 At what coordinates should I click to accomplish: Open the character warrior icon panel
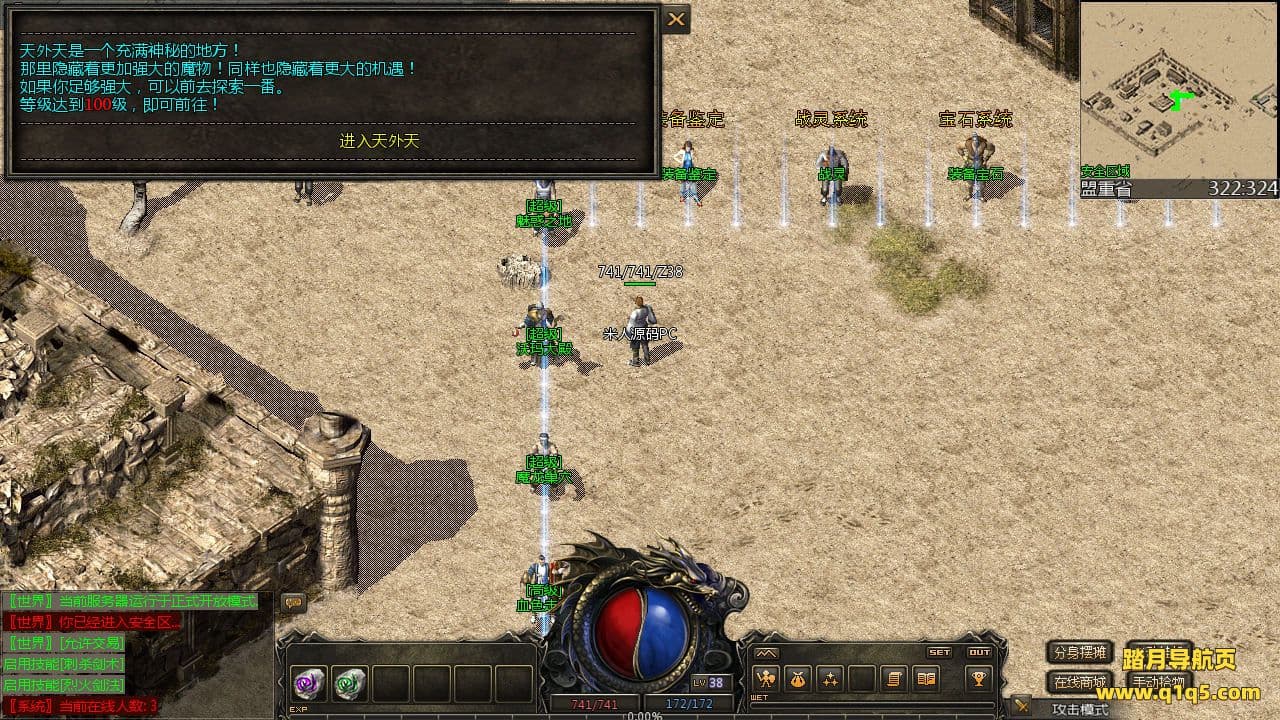(x=766, y=679)
